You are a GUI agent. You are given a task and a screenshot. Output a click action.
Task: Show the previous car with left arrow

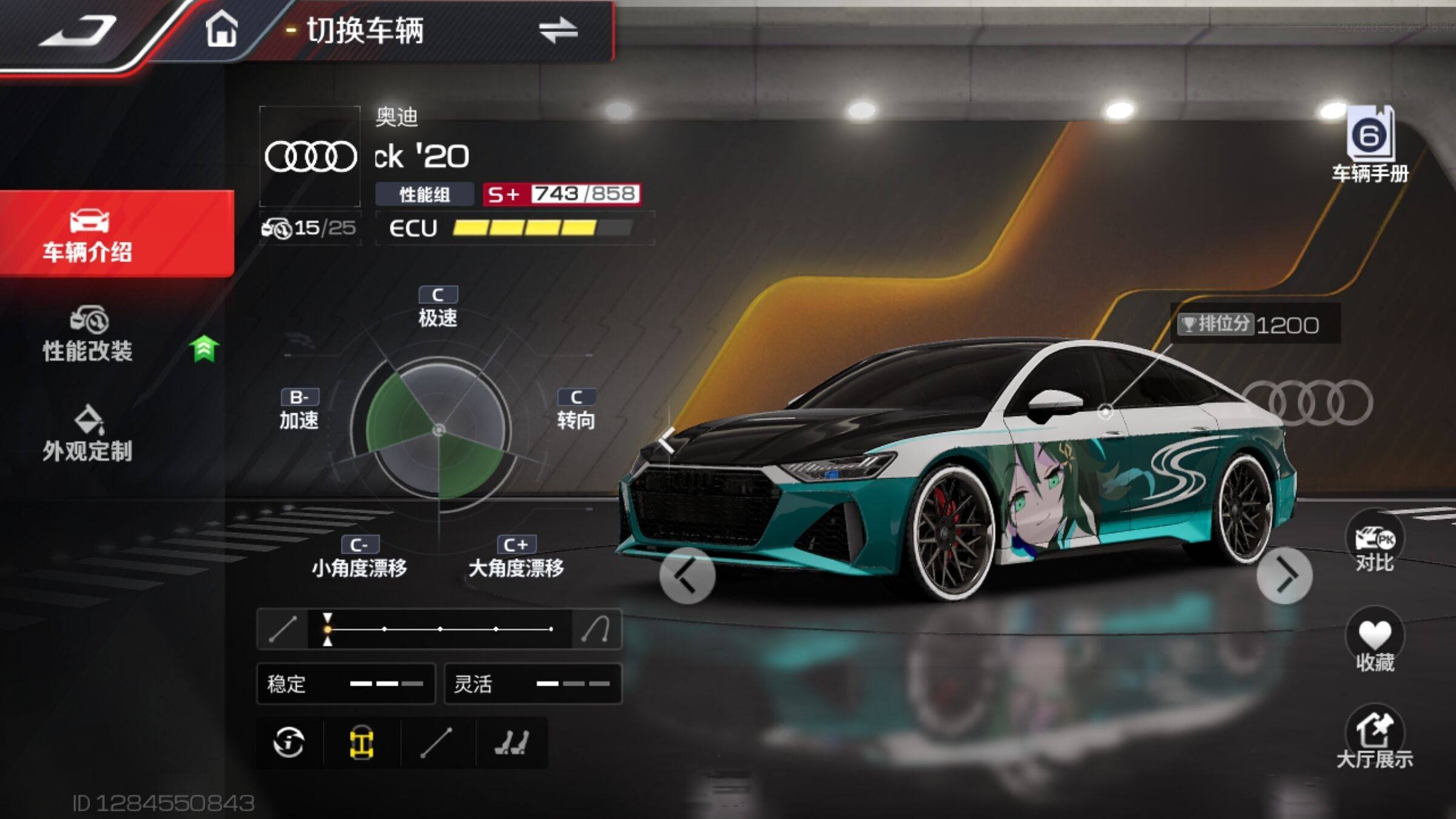(x=687, y=575)
